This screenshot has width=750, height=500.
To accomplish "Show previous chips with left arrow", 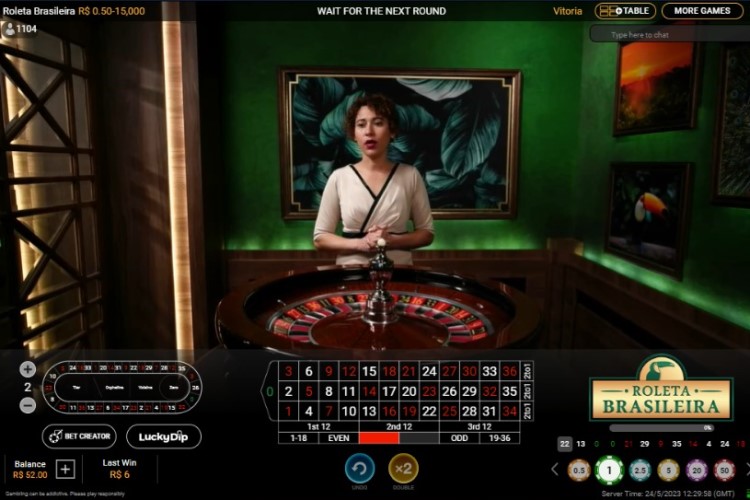I will click(555, 469).
